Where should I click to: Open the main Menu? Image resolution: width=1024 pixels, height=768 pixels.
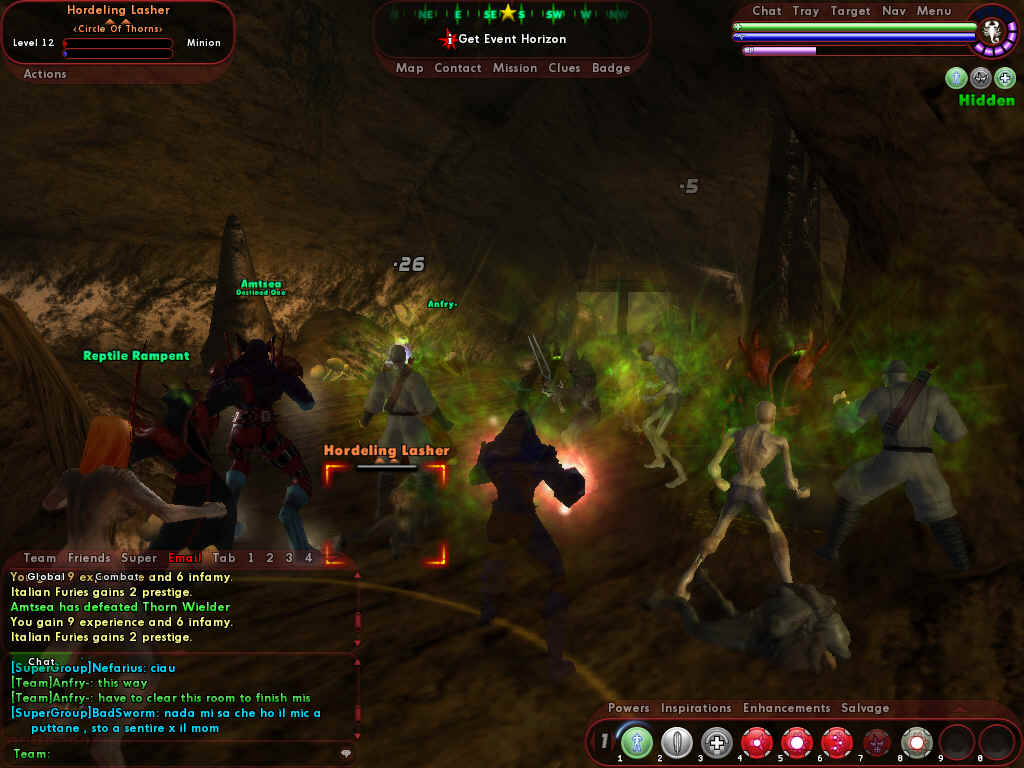934,11
